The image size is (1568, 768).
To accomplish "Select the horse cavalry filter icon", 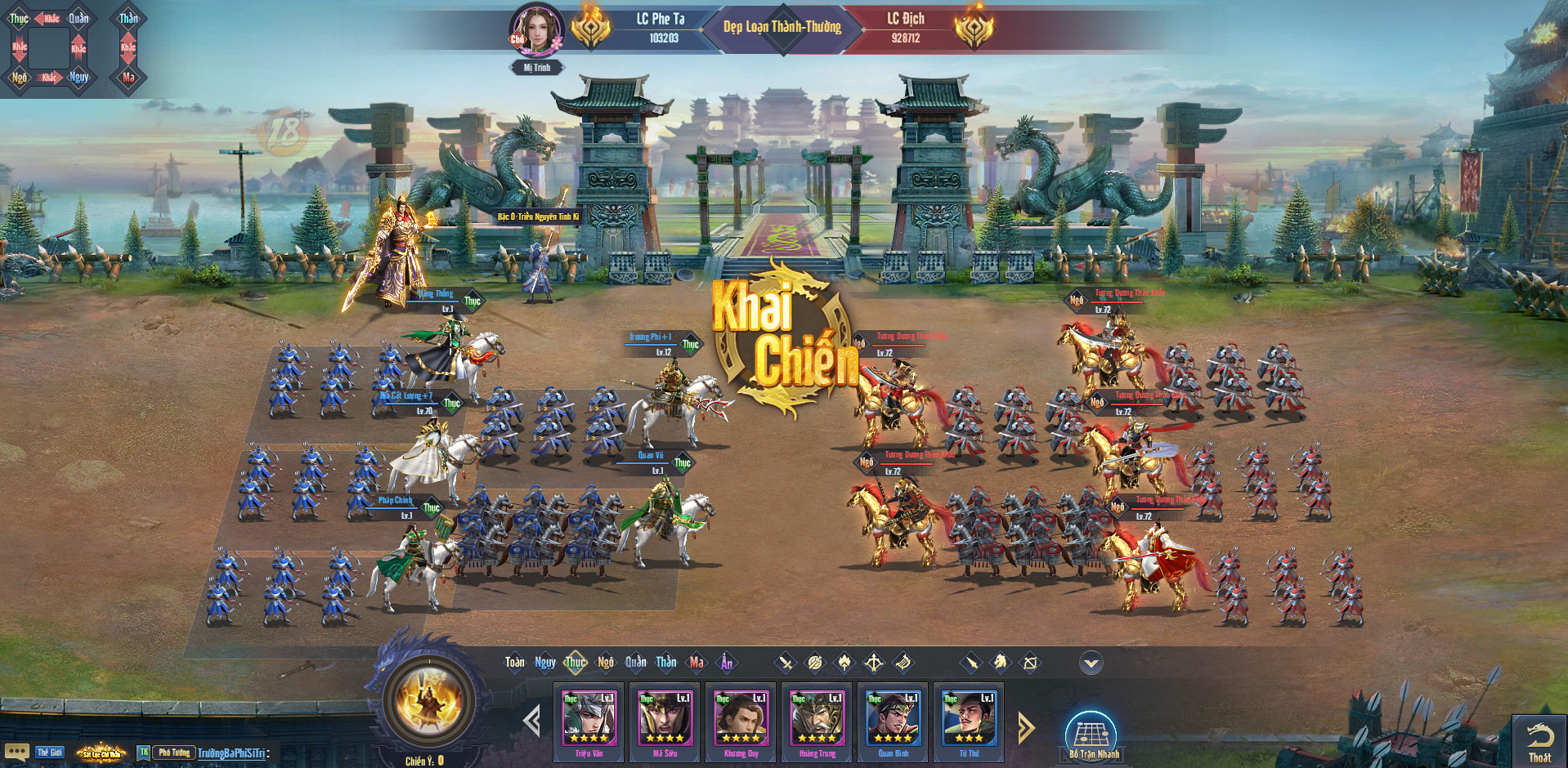I will click(1000, 663).
